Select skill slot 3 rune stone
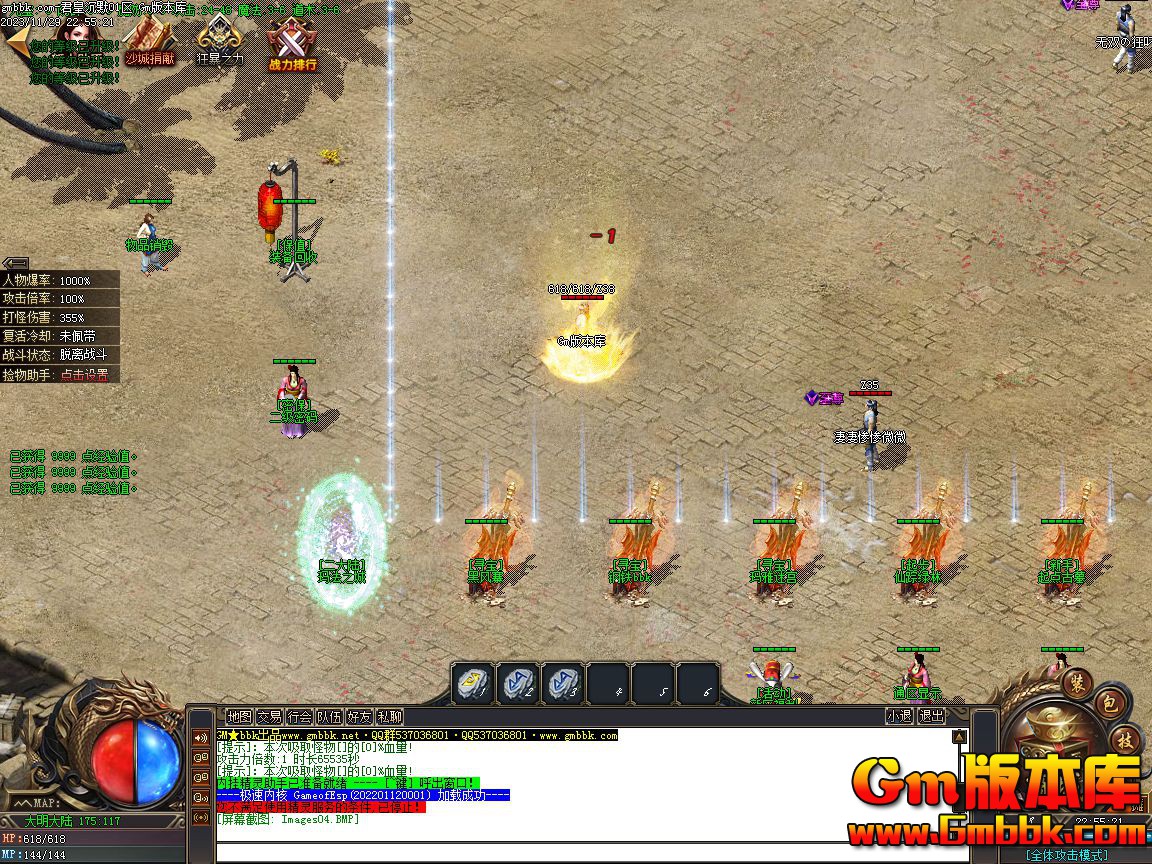 [563, 684]
